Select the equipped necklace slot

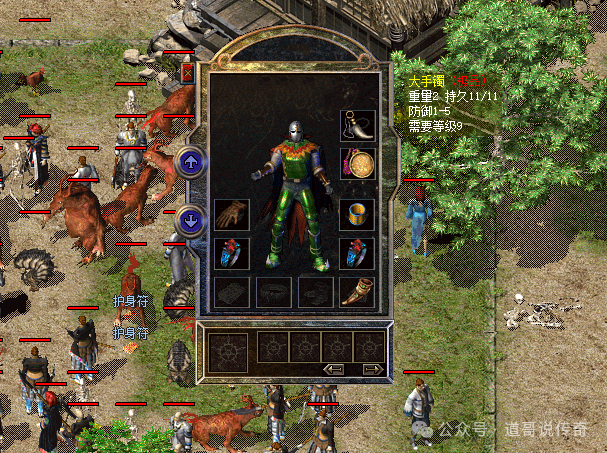click(x=357, y=125)
